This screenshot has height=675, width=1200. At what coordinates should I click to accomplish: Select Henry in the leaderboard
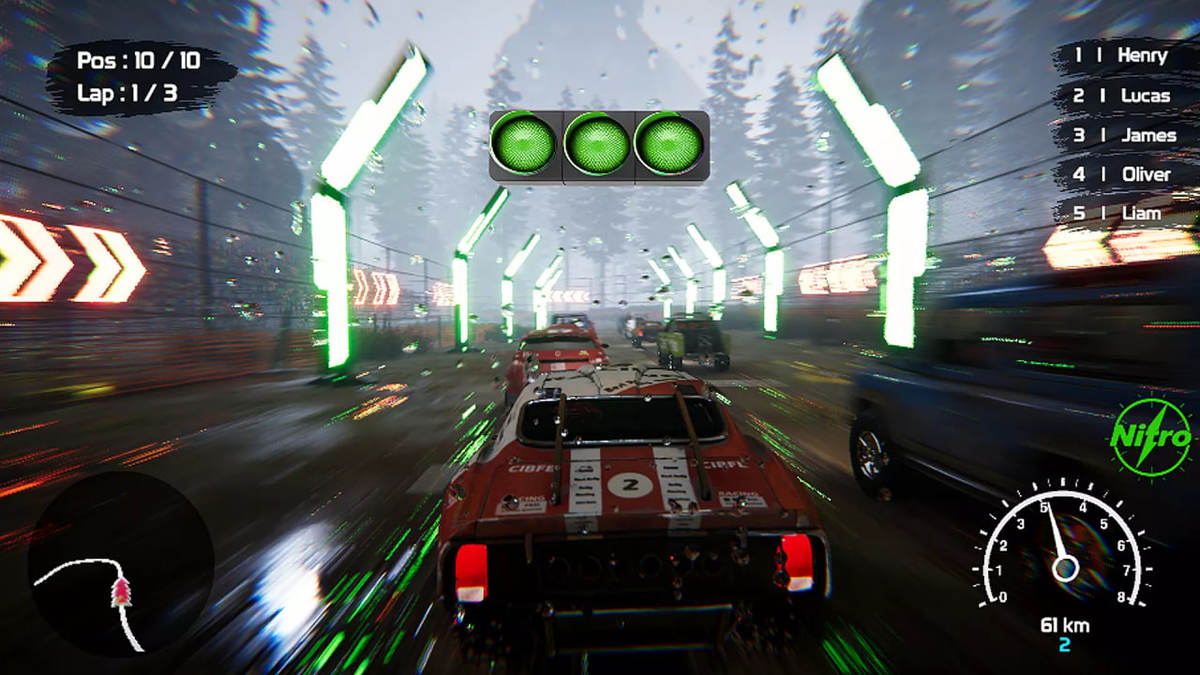click(x=1121, y=56)
